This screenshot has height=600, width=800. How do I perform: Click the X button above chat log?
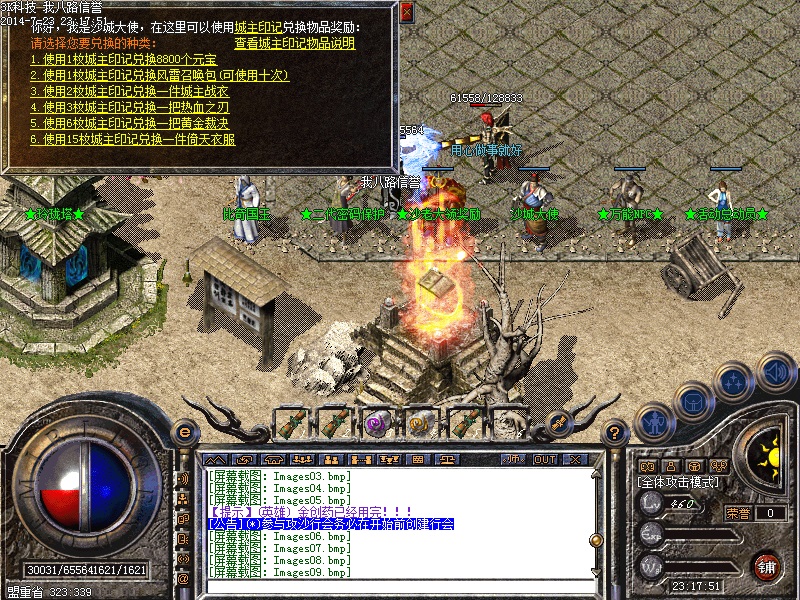574,459
